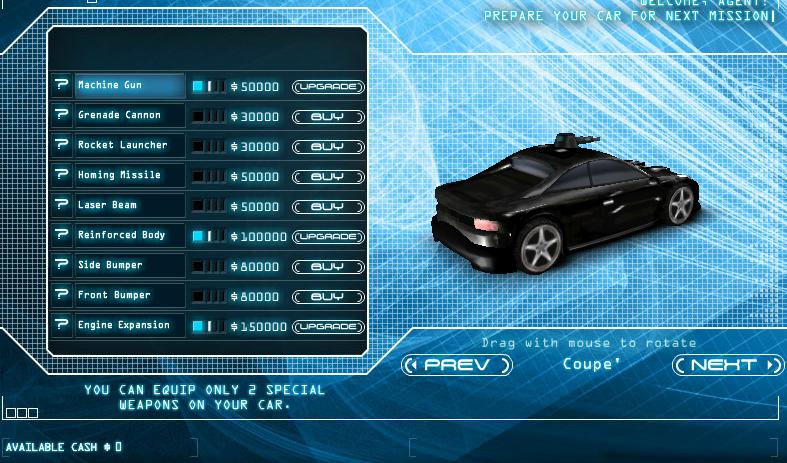
Task: Select the Machine Gun row label
Action: (x=130, y=86)
